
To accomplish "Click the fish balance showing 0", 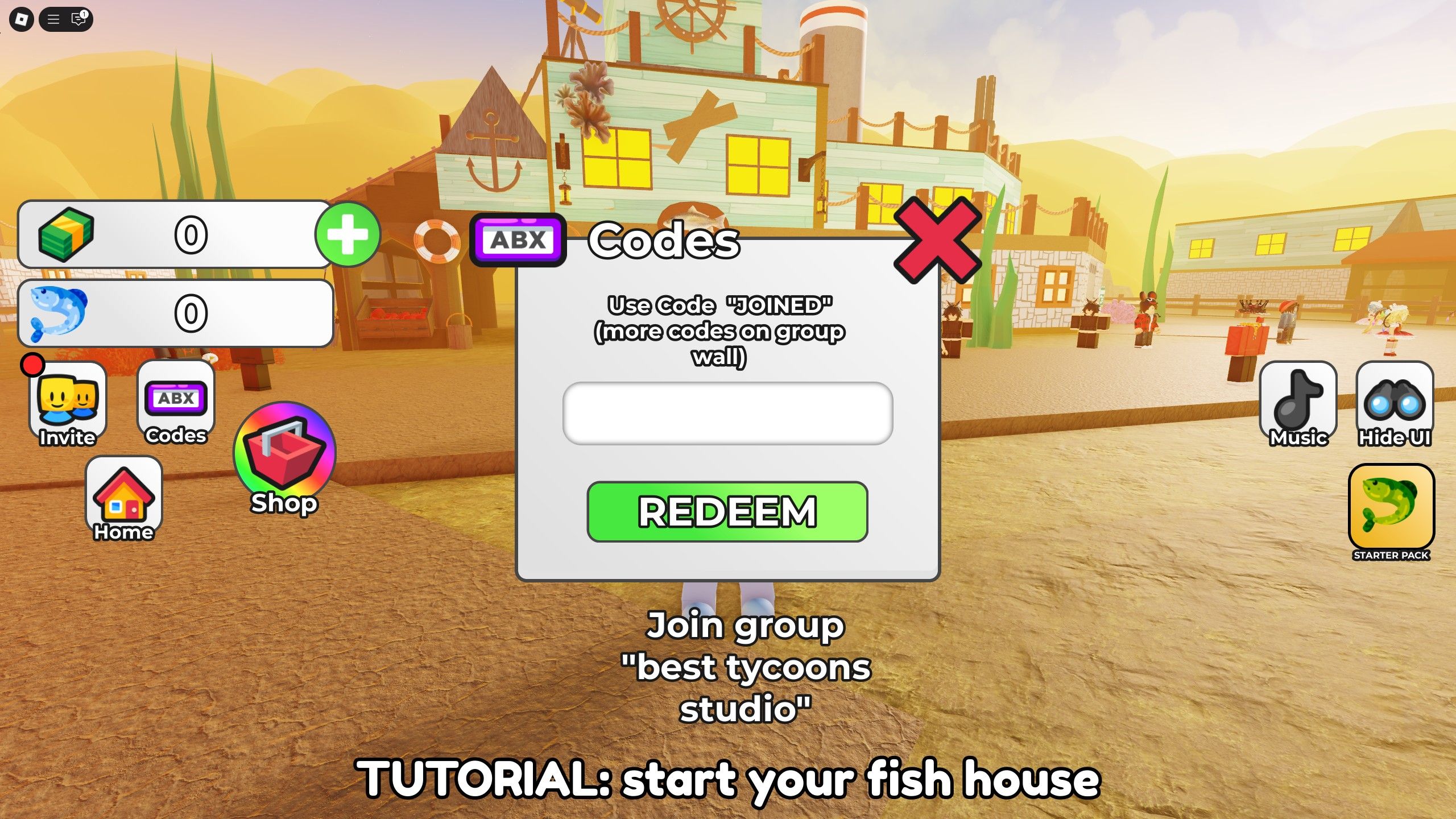I will tap(192, 313).
